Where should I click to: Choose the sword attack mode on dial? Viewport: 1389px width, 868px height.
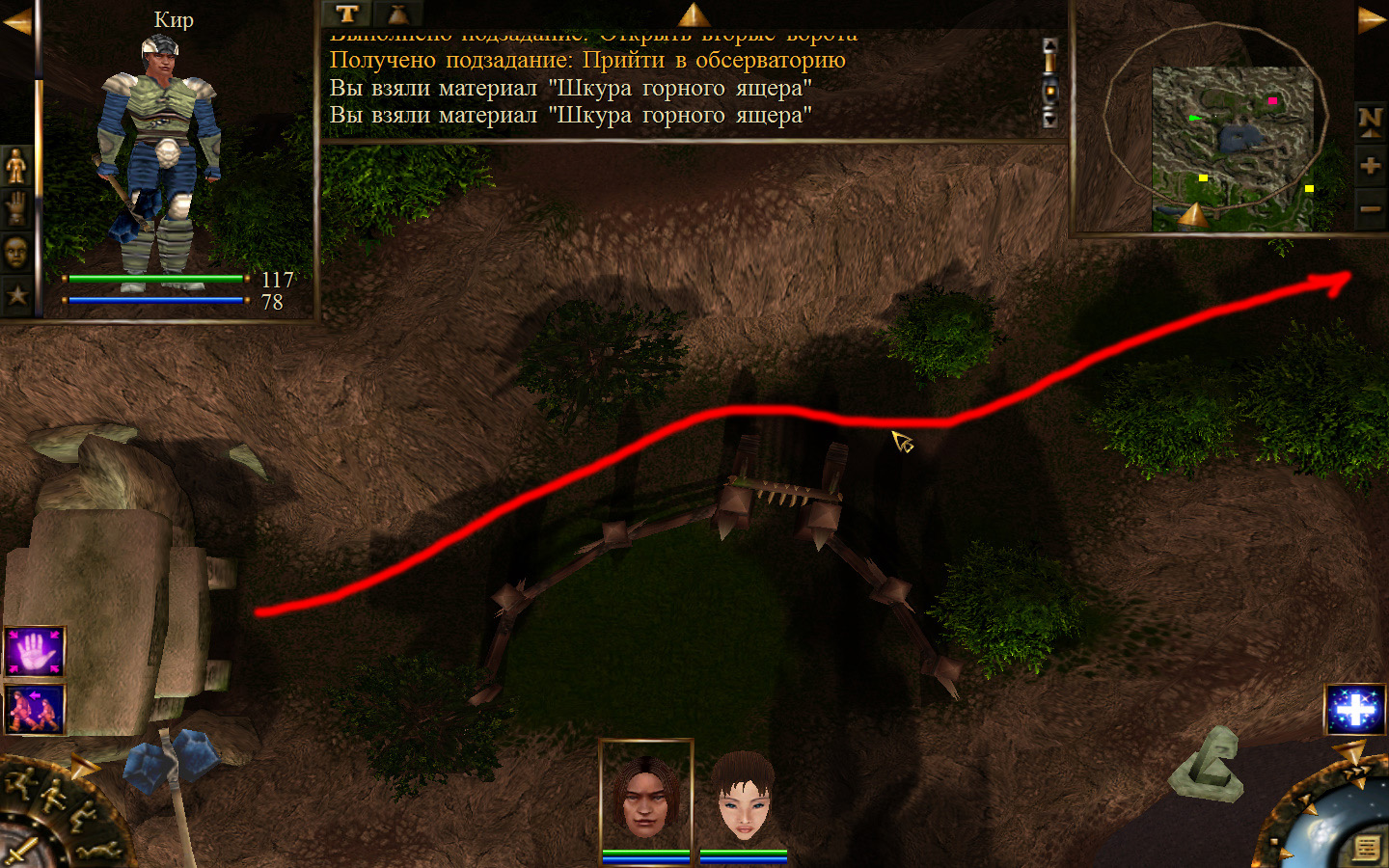pos(21,852)
